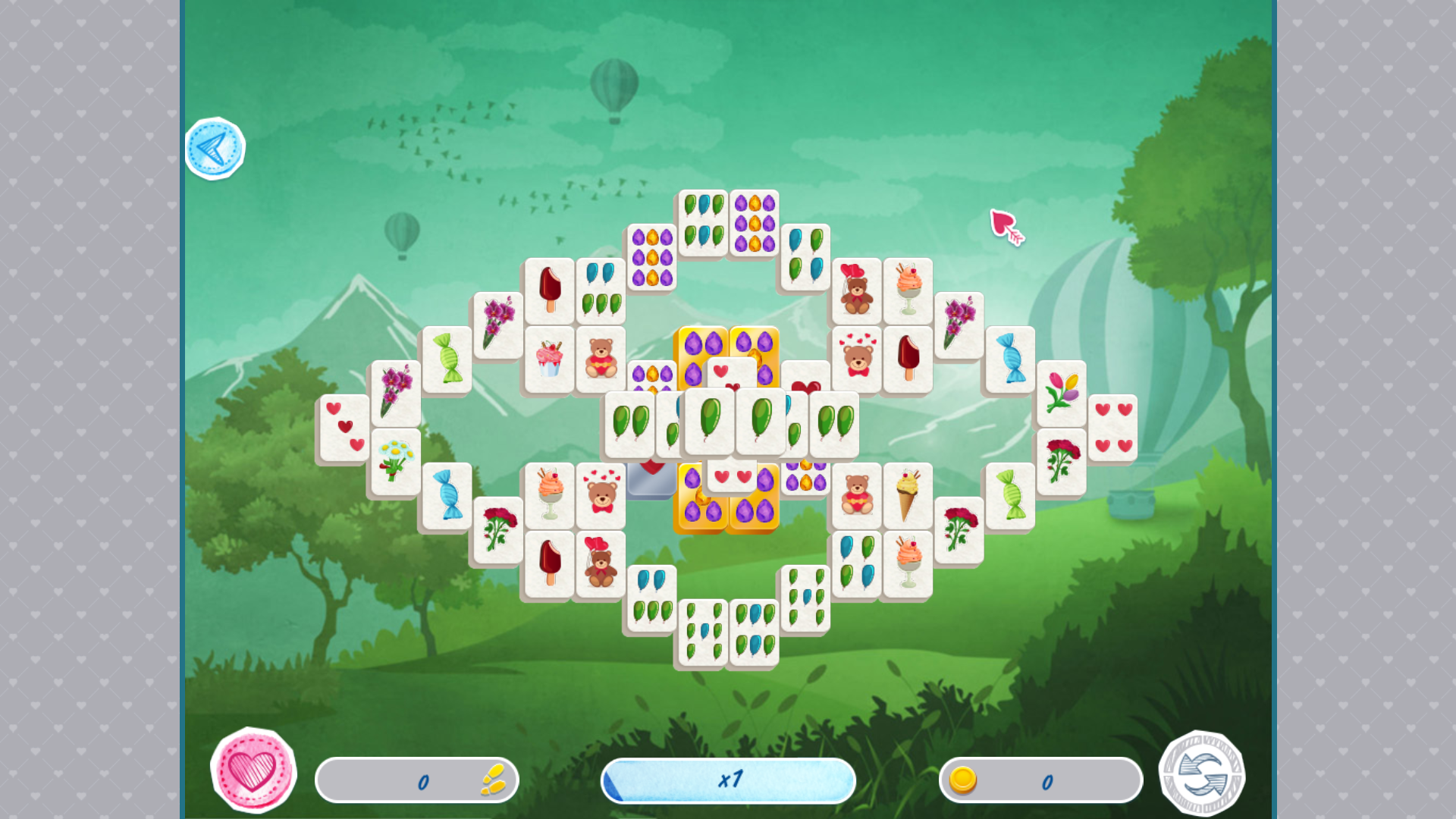Select the chocolate popsicle tile near top-left
The width and height of the screenshot is (1456, 819).
pyautogui.click(x=548, y=288)
